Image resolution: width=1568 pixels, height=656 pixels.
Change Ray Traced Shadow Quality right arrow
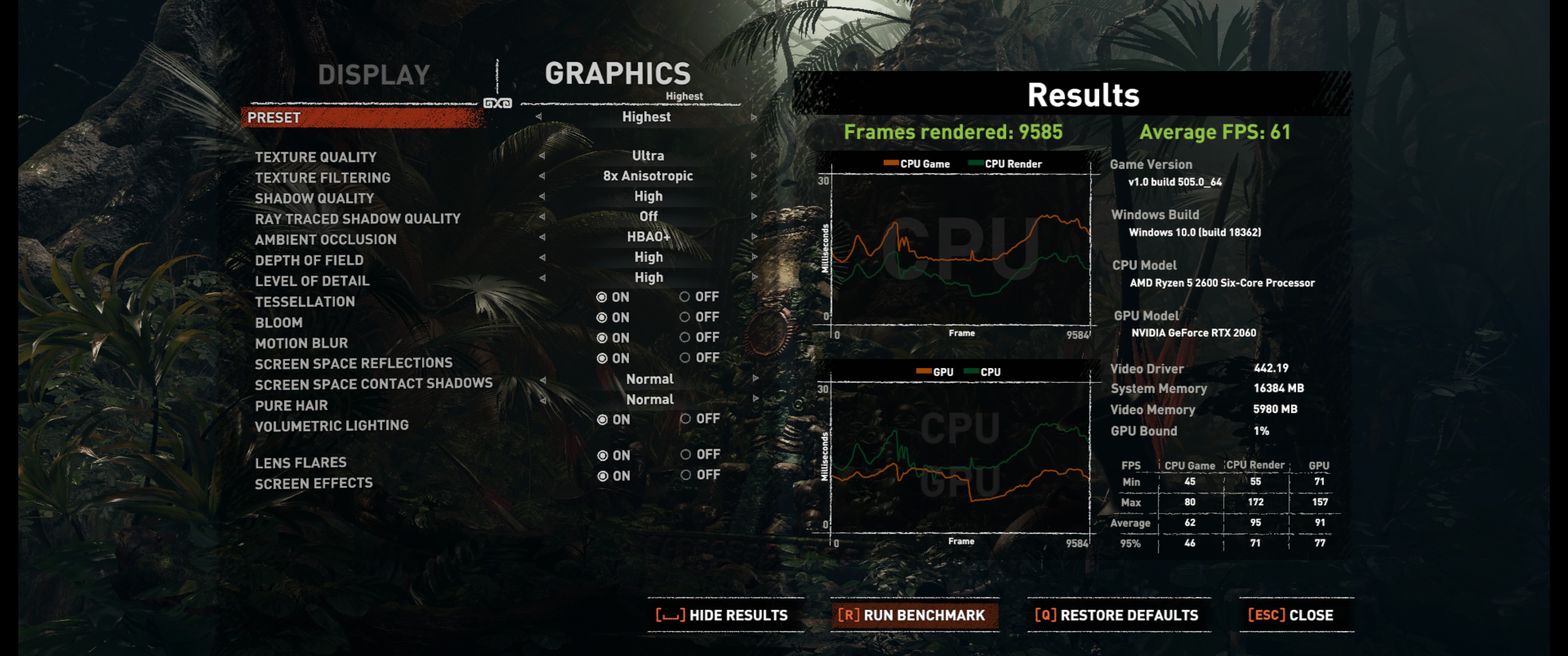click(753, 217)
